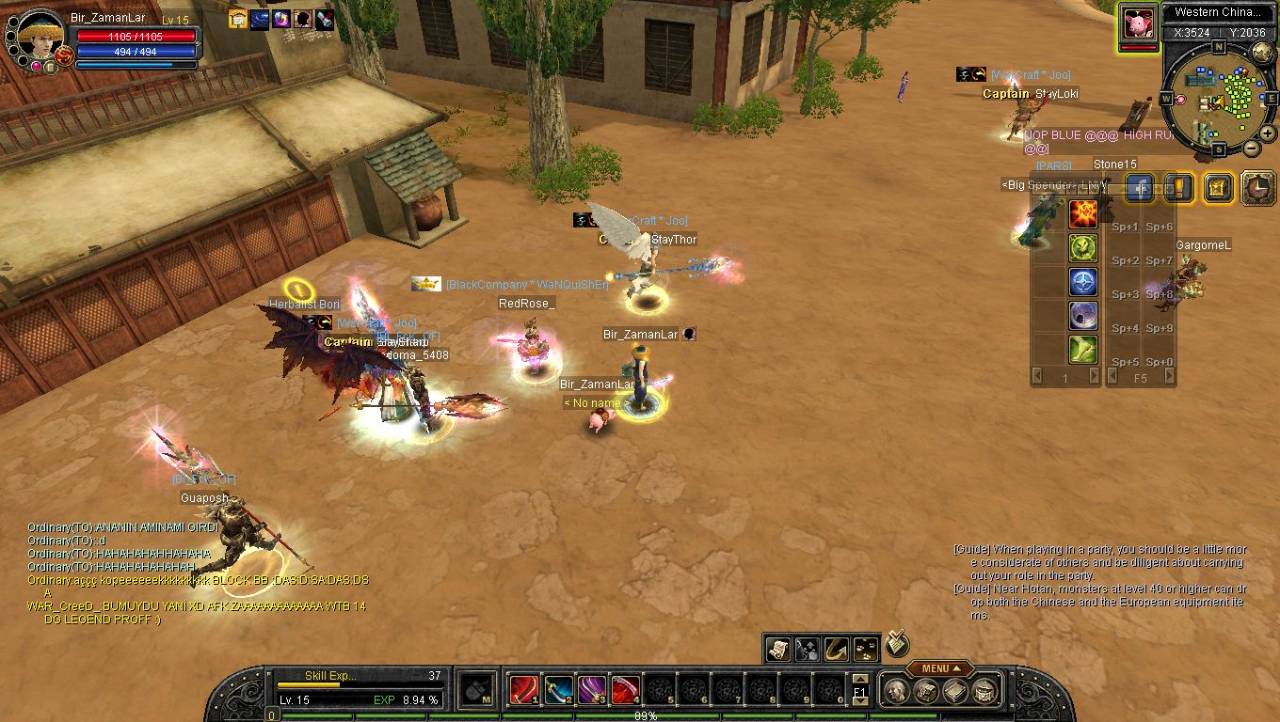Activate the fiery explosion skill in side bar

tap(1083, 213)
